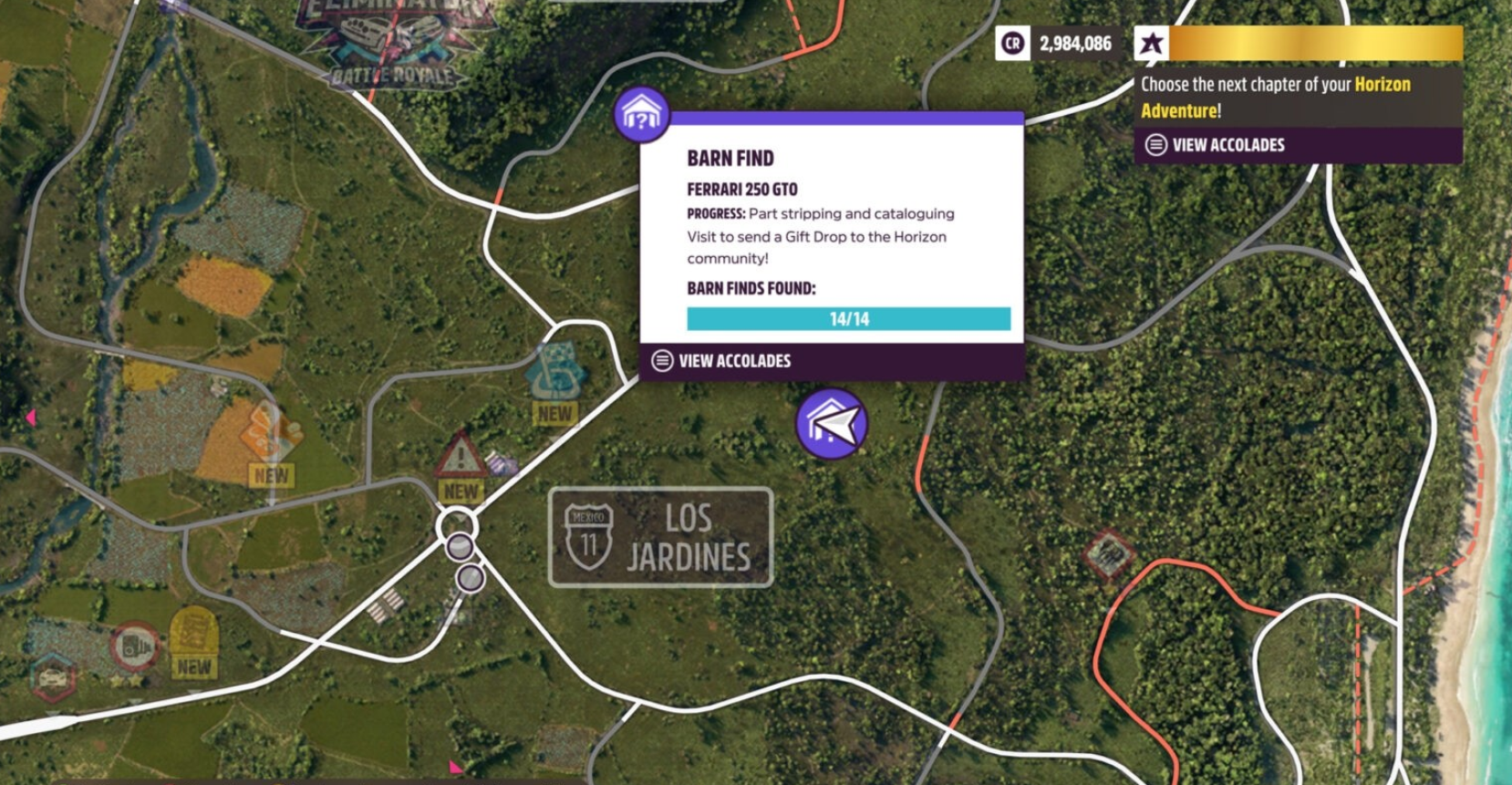Image resolution: width=1512 pixels, height=785 pixels.
Task: Open the Horizon Adventure chapter prompt
Action: click(x=1298, y=97)
